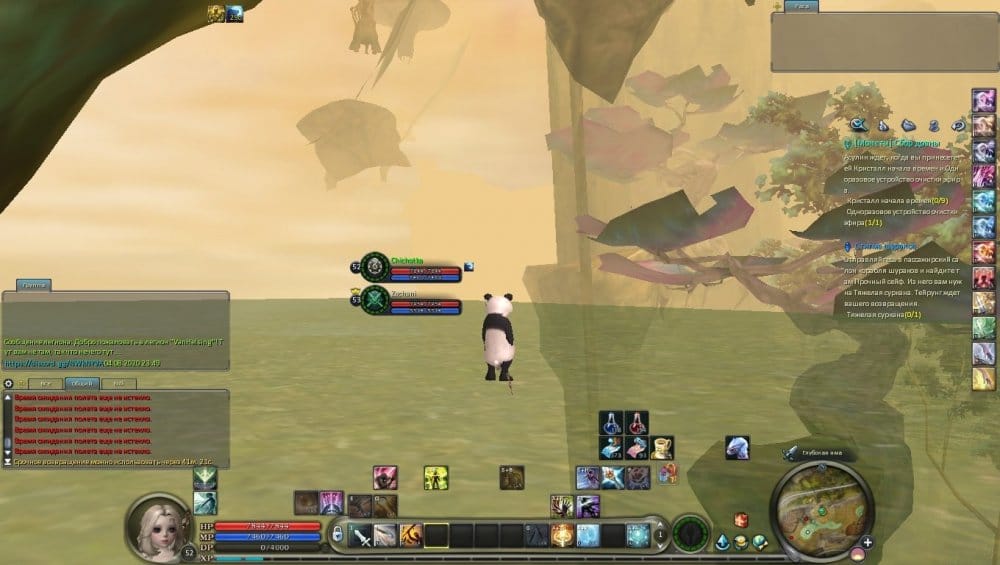
Task: Click the minimap plus button
Action: click(x=866, y=543)
